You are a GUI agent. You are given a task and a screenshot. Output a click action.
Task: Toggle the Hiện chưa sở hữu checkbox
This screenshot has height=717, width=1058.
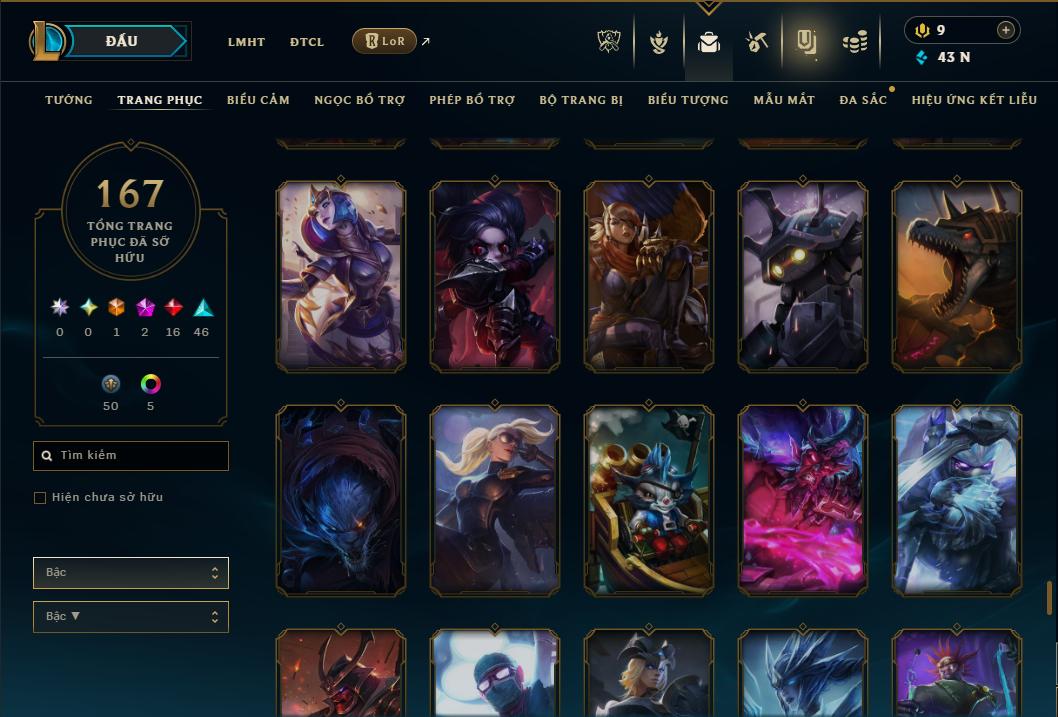click(x=40, y=498)
